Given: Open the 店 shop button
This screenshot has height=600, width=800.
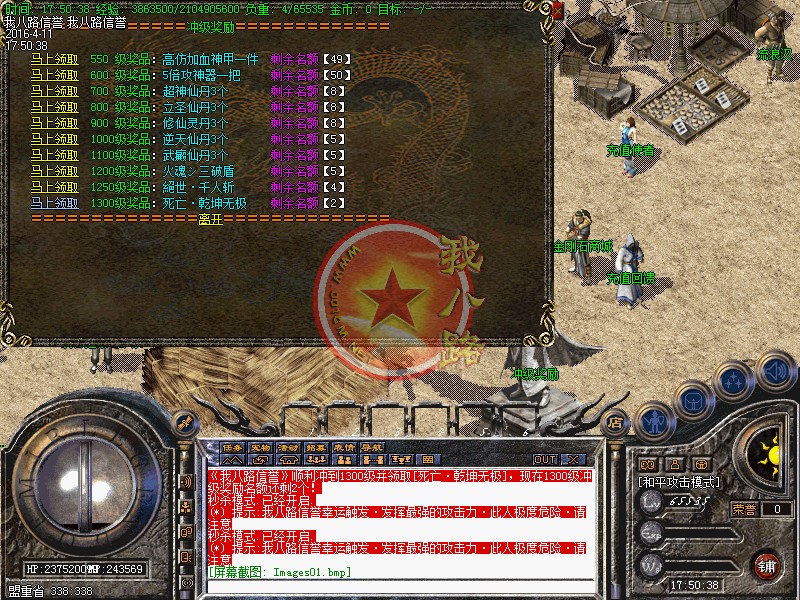Looking at the screenshot, I should pyautogui.click(x=614, y=423).
